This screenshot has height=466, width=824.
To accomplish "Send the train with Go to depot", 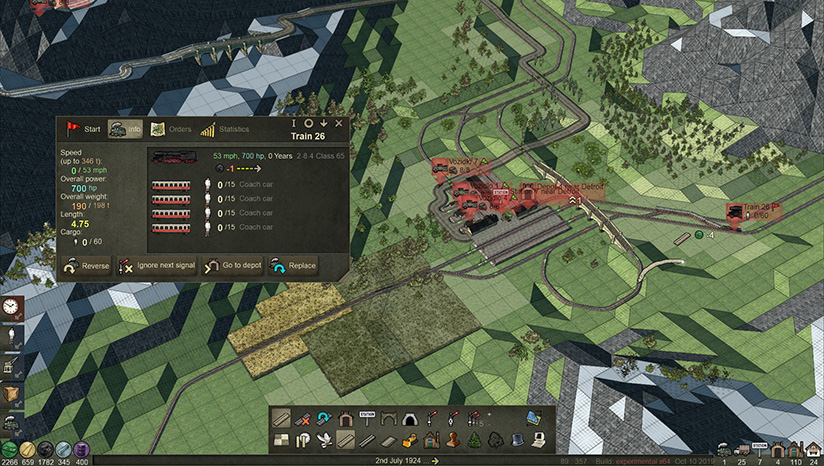I will pyautogui.click(x=227, y=266).
